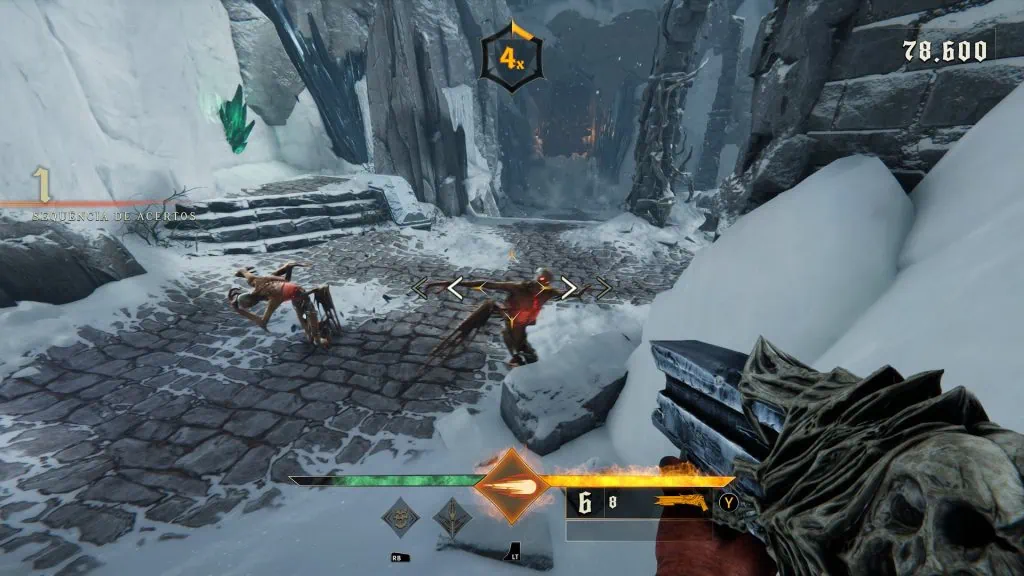Screen dimensions: 1024x576
Task: Activate the flaming fireball ultimate diamond
Action: click(x=511, y=487)
